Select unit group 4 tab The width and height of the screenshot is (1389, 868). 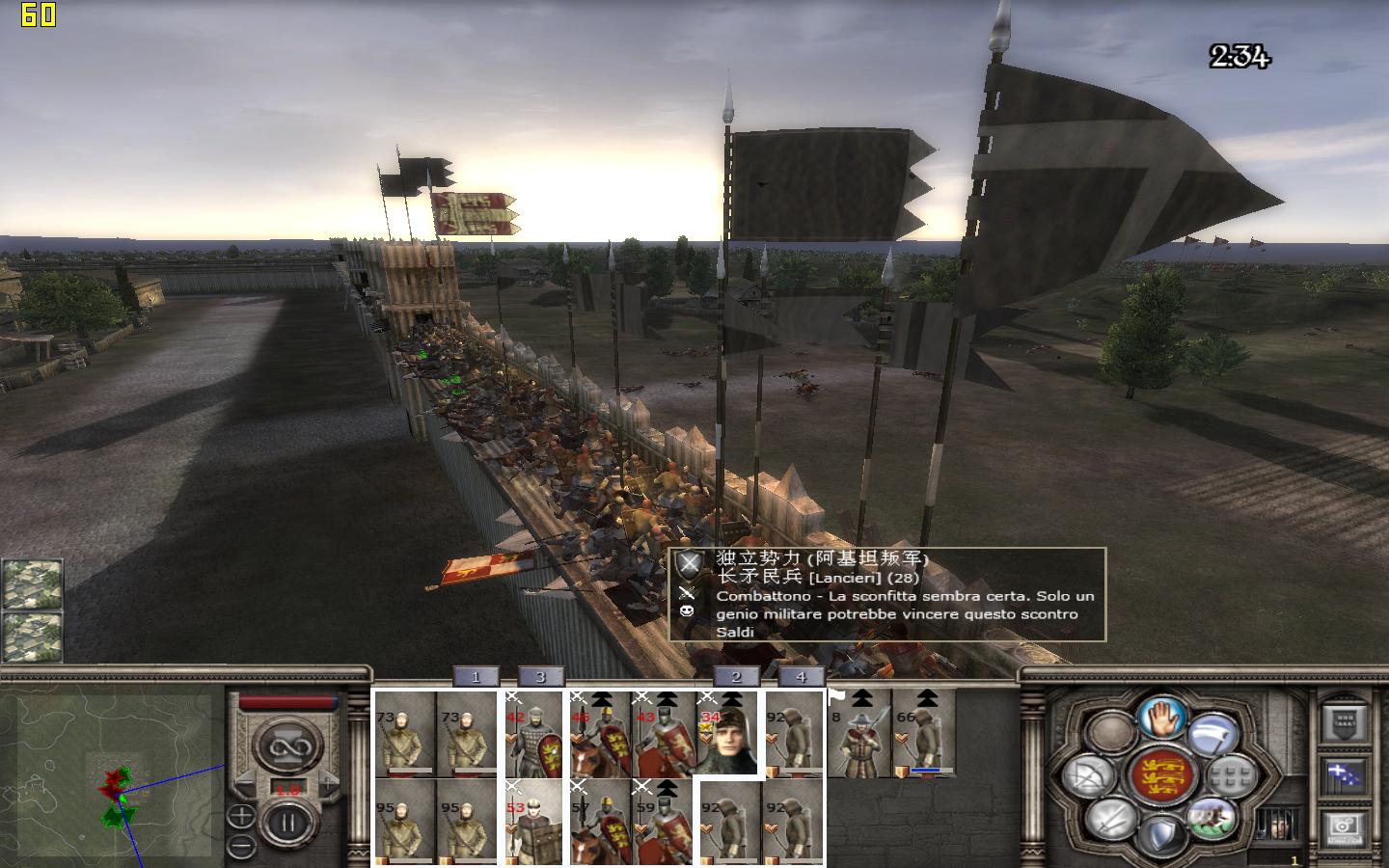coord(800,677)
